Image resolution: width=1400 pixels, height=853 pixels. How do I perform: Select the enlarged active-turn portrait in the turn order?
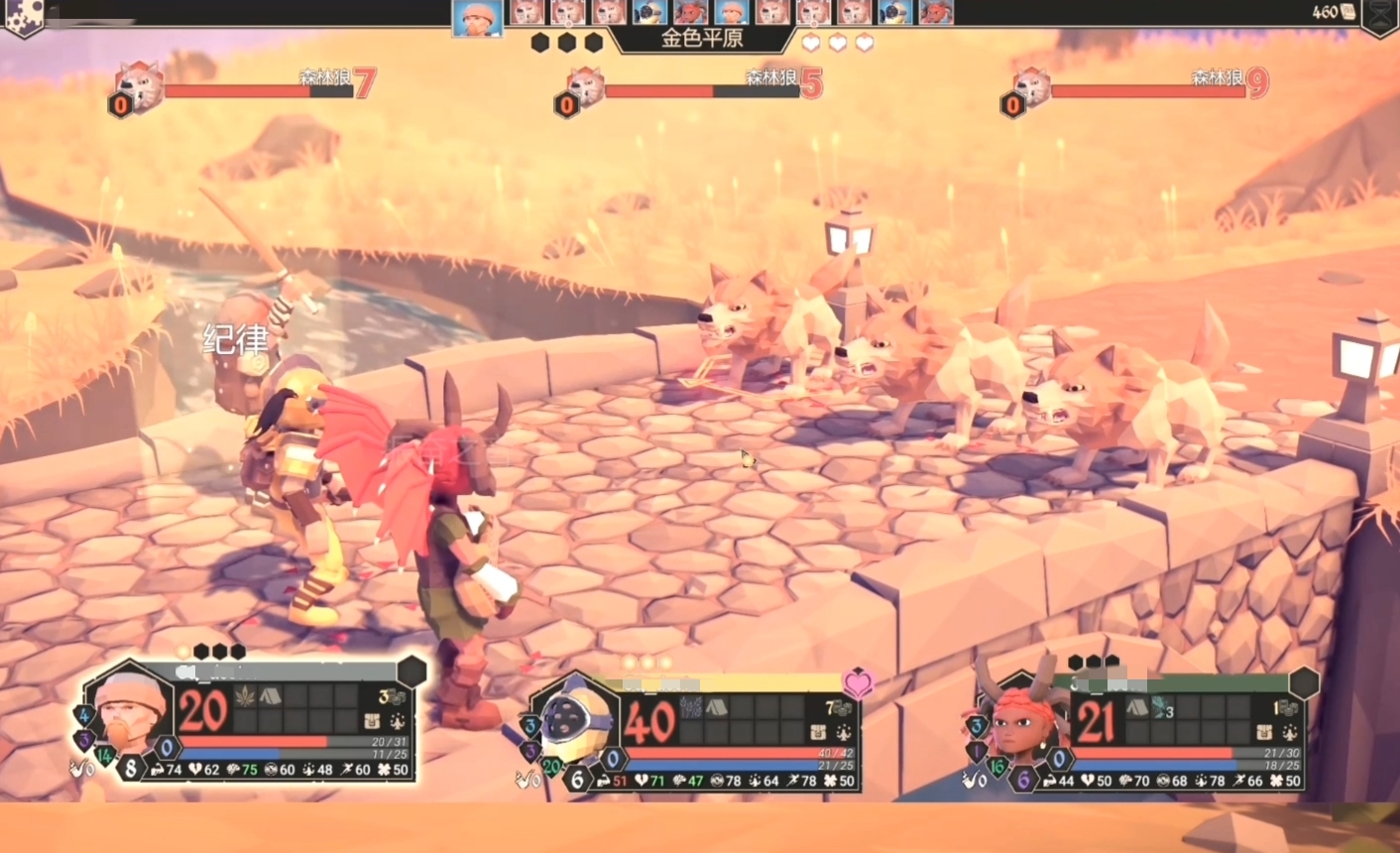[x=477, y=18]
